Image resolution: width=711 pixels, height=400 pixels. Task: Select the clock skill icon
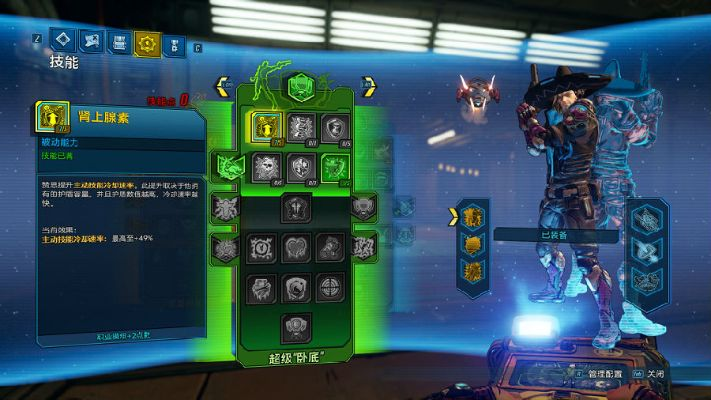(262, 248)
